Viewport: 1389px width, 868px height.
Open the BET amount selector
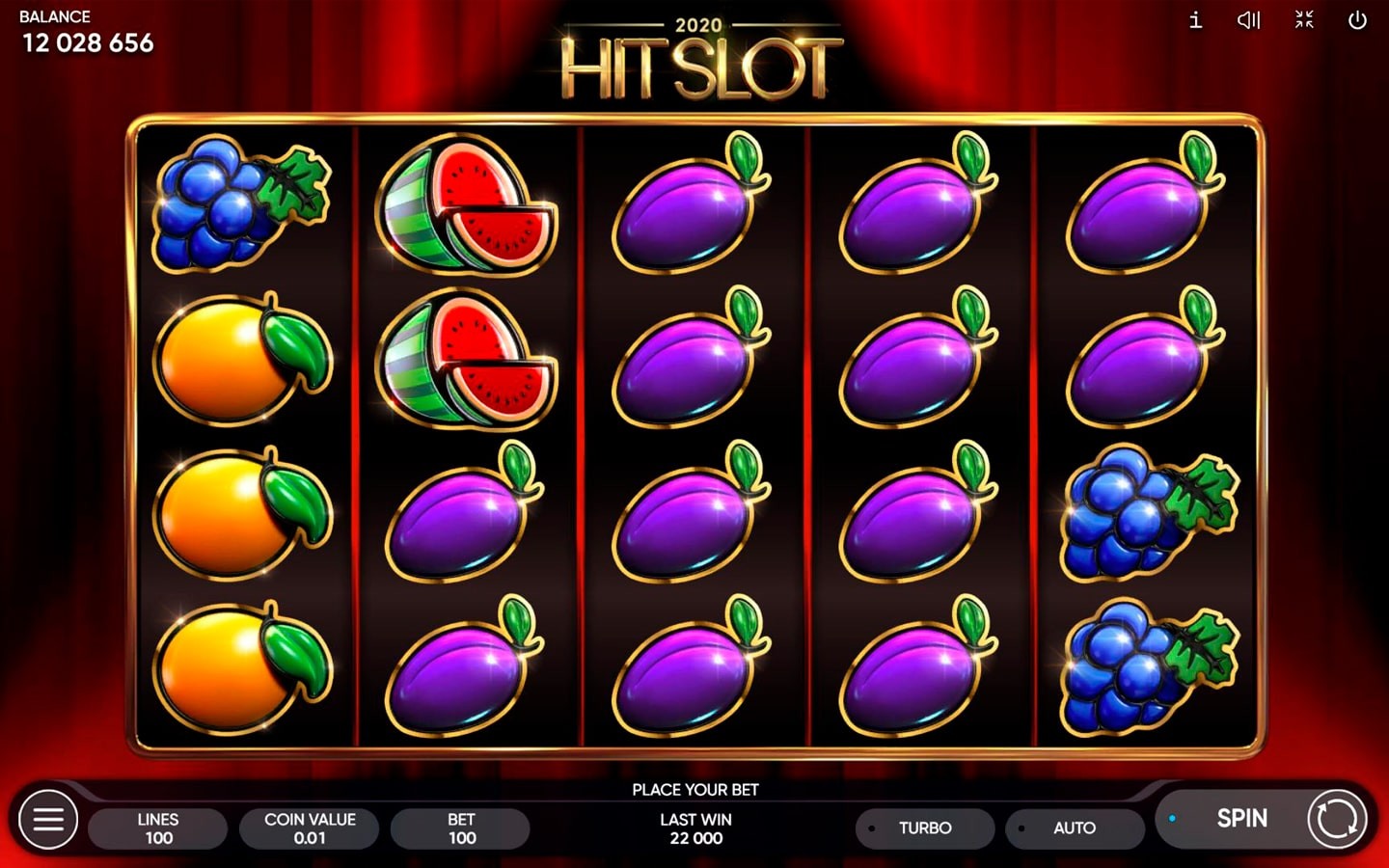click(460, 827)
